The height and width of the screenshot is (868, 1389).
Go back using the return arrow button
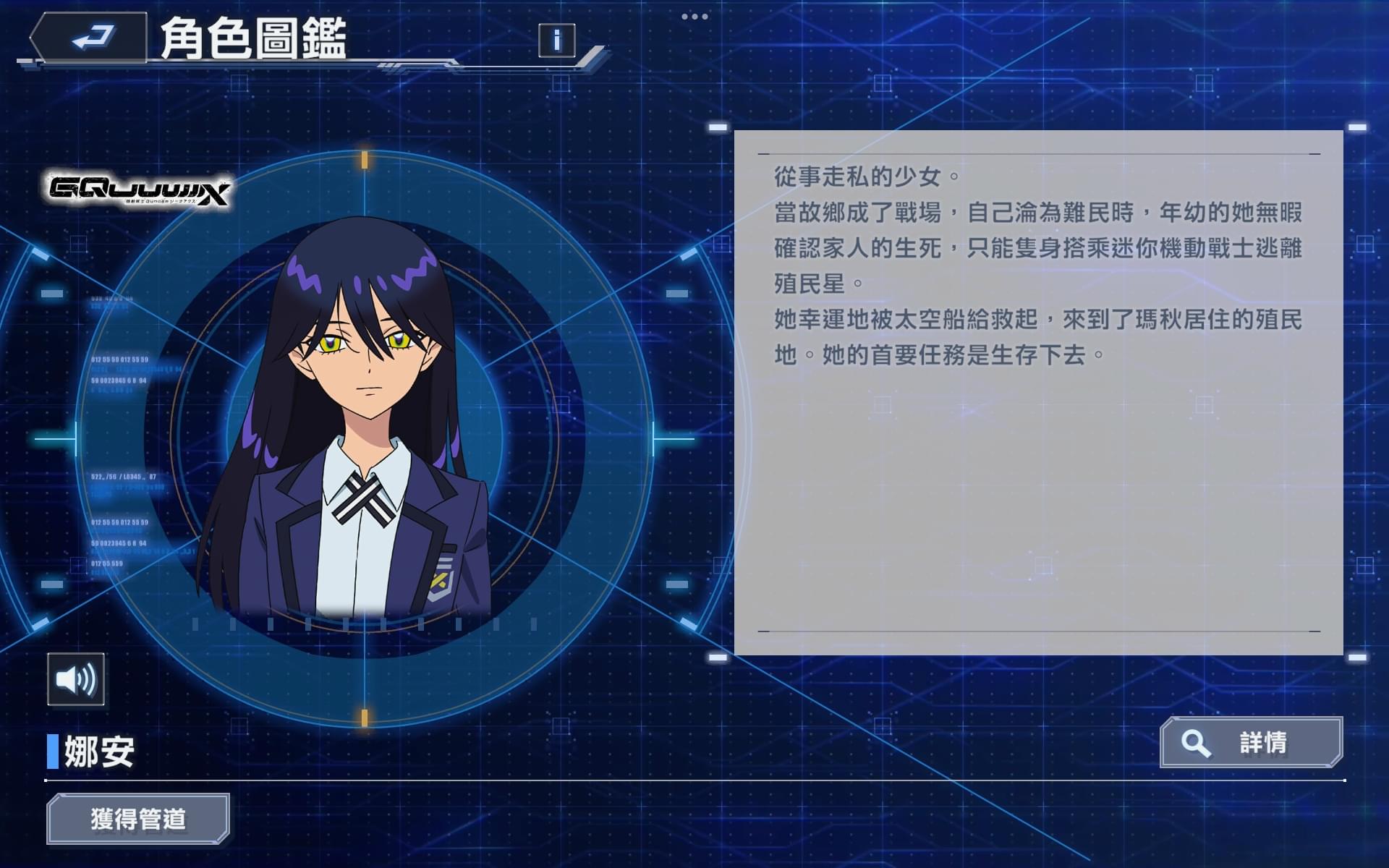pos(90,38)
